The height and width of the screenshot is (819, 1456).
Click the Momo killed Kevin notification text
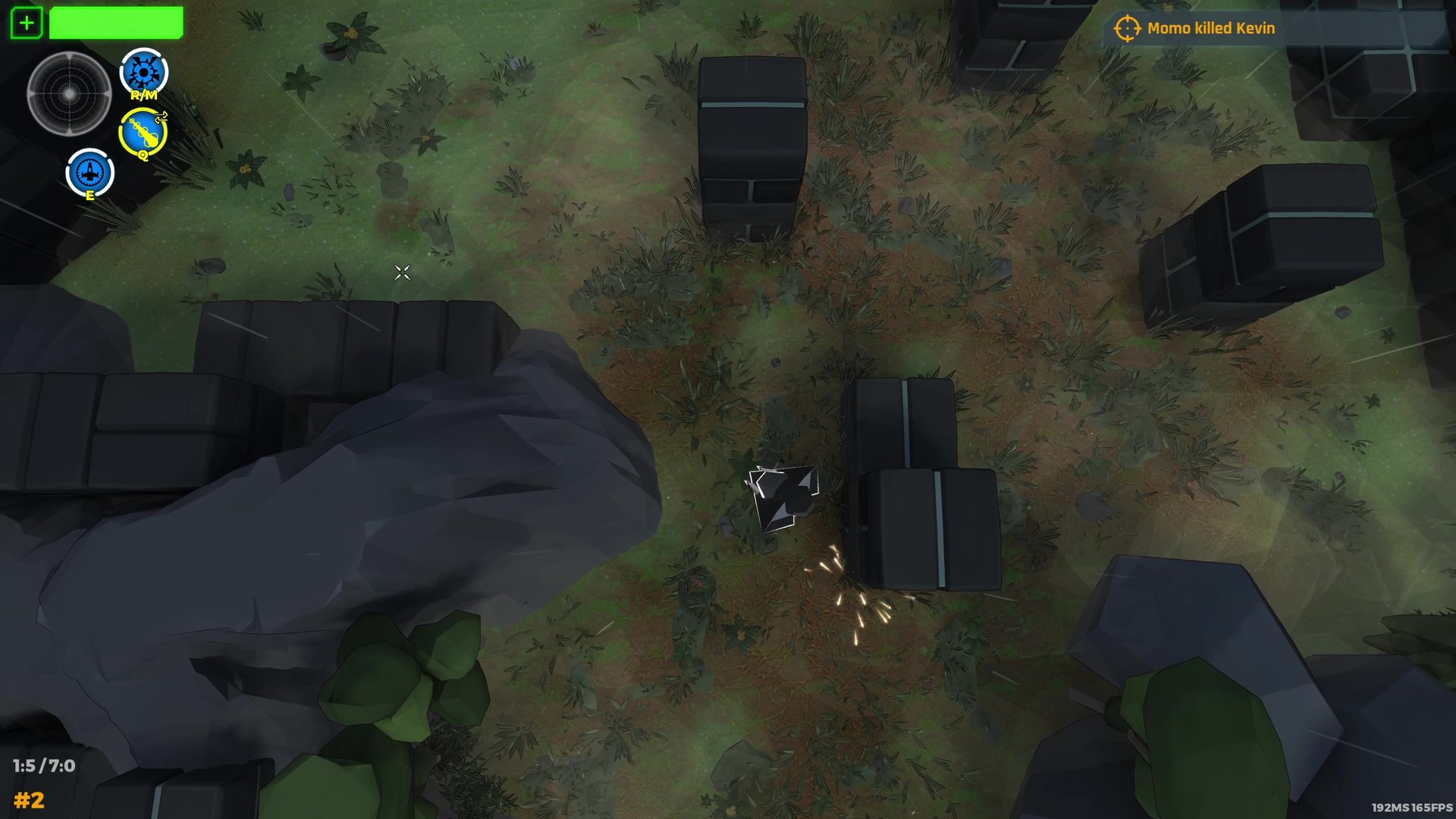click(x=1211, y=28)
